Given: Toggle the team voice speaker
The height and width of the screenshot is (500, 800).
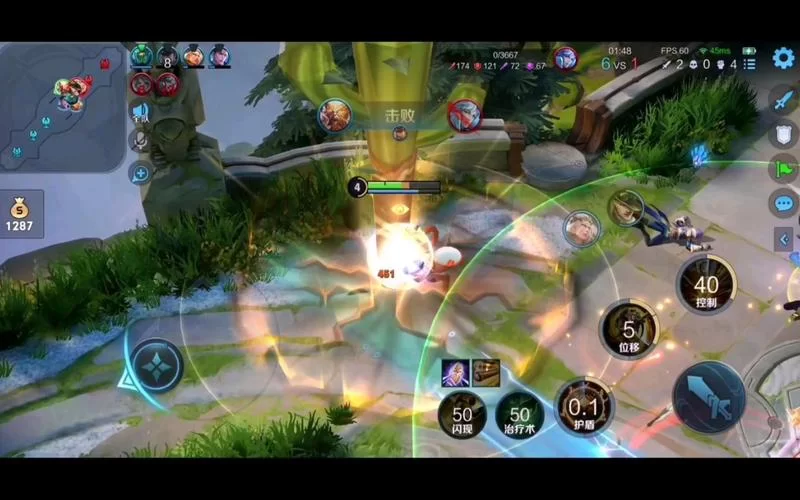Looking at the screenshot, I should (140, 111).
